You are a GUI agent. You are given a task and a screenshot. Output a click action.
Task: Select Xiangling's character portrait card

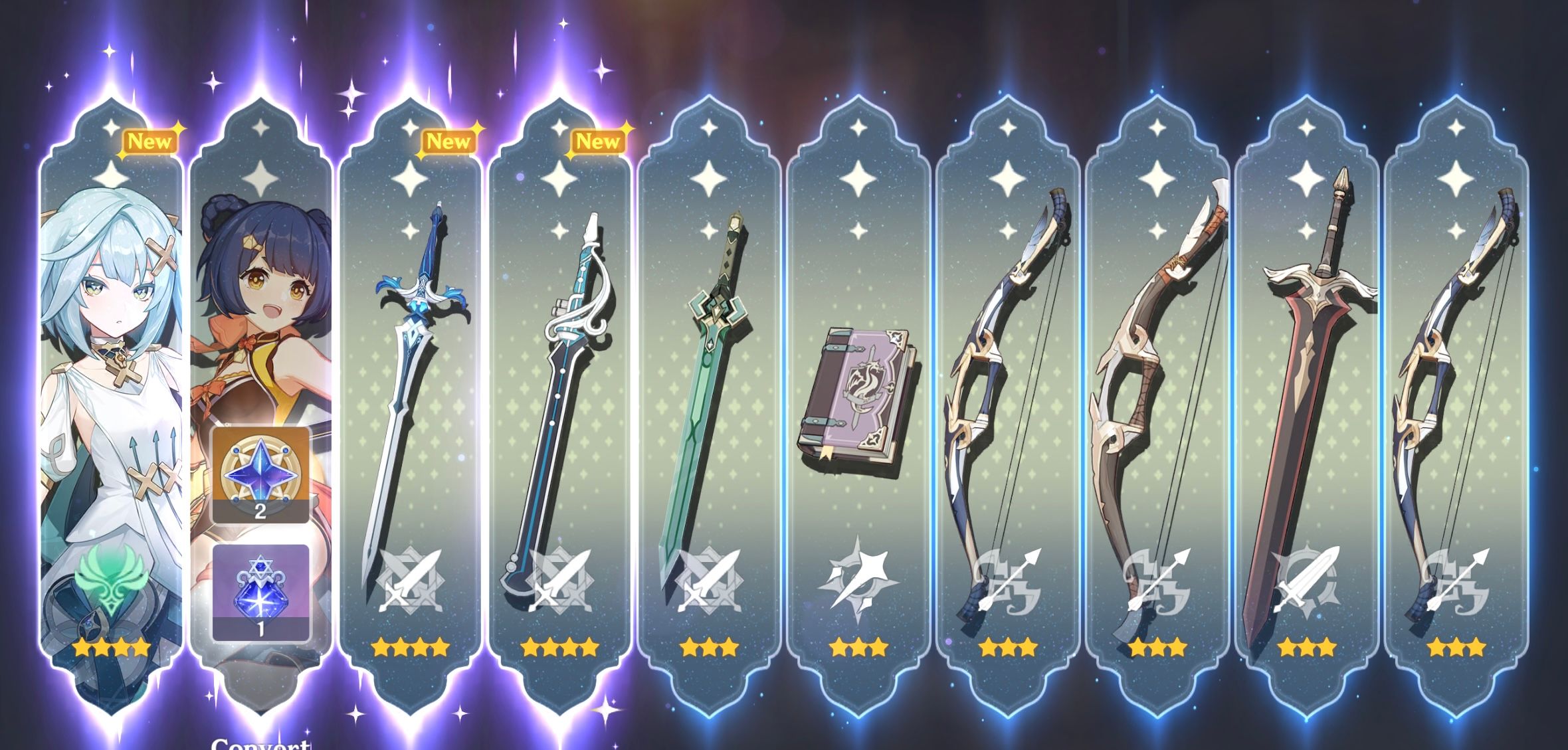(262, 299)
